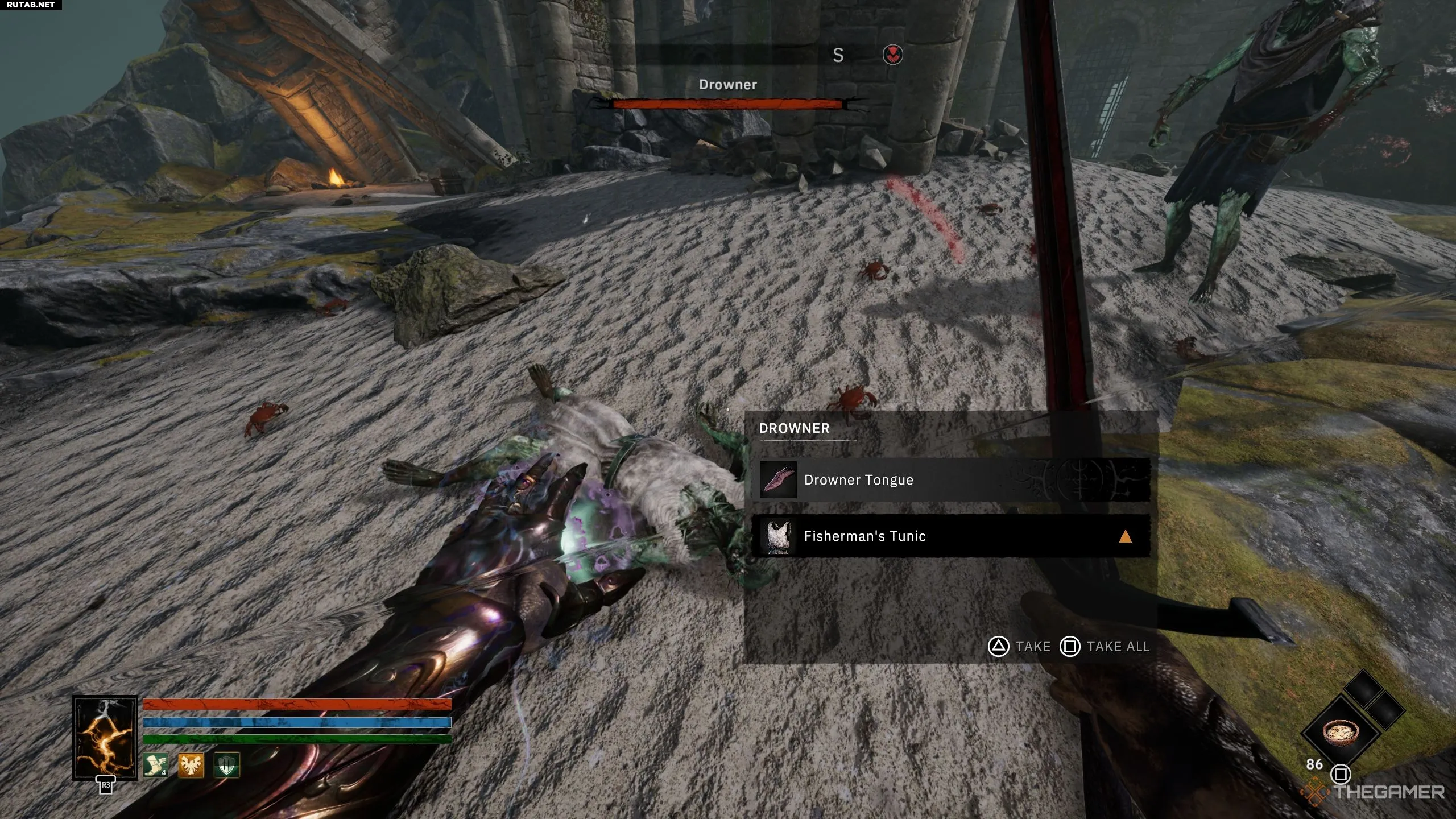
Task: Open the RUTAB.NET watermark link
Action: (31, 5)
